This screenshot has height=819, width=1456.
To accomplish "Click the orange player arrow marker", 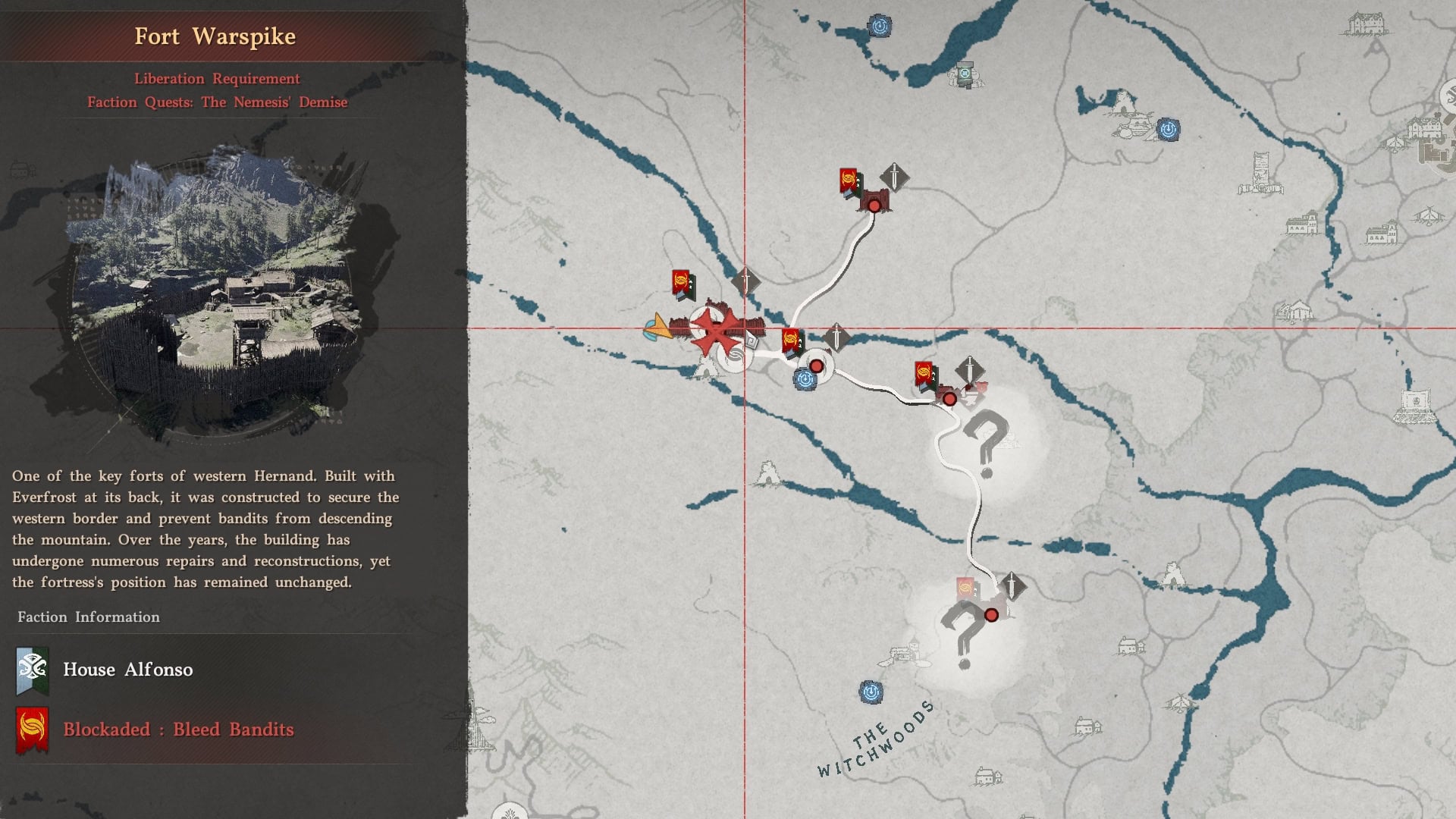I will tap(657, 328).
